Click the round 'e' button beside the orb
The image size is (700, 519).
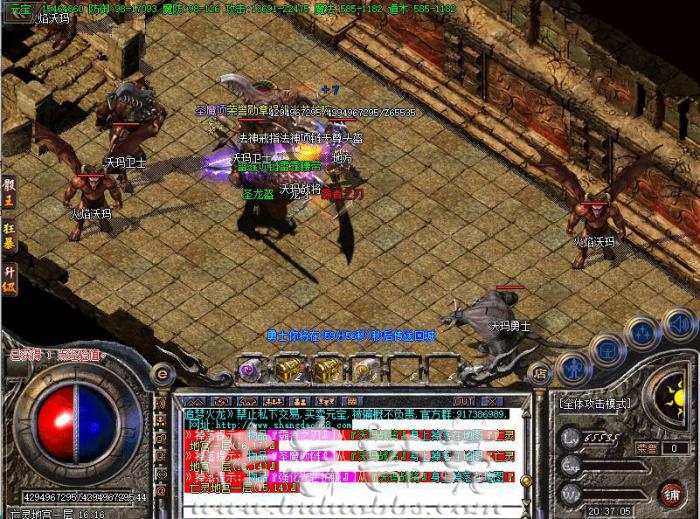click(x=163, y=373)
